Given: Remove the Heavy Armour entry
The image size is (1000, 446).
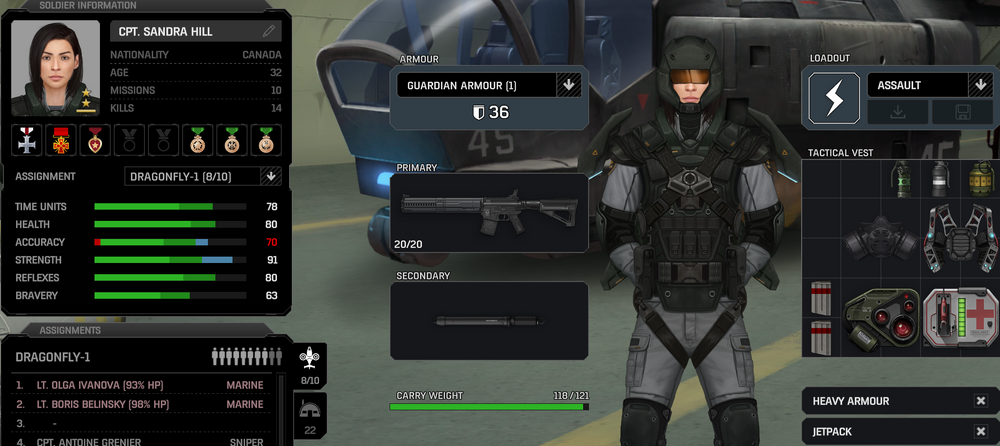Looking at the screenshot, I should (980, 401).
